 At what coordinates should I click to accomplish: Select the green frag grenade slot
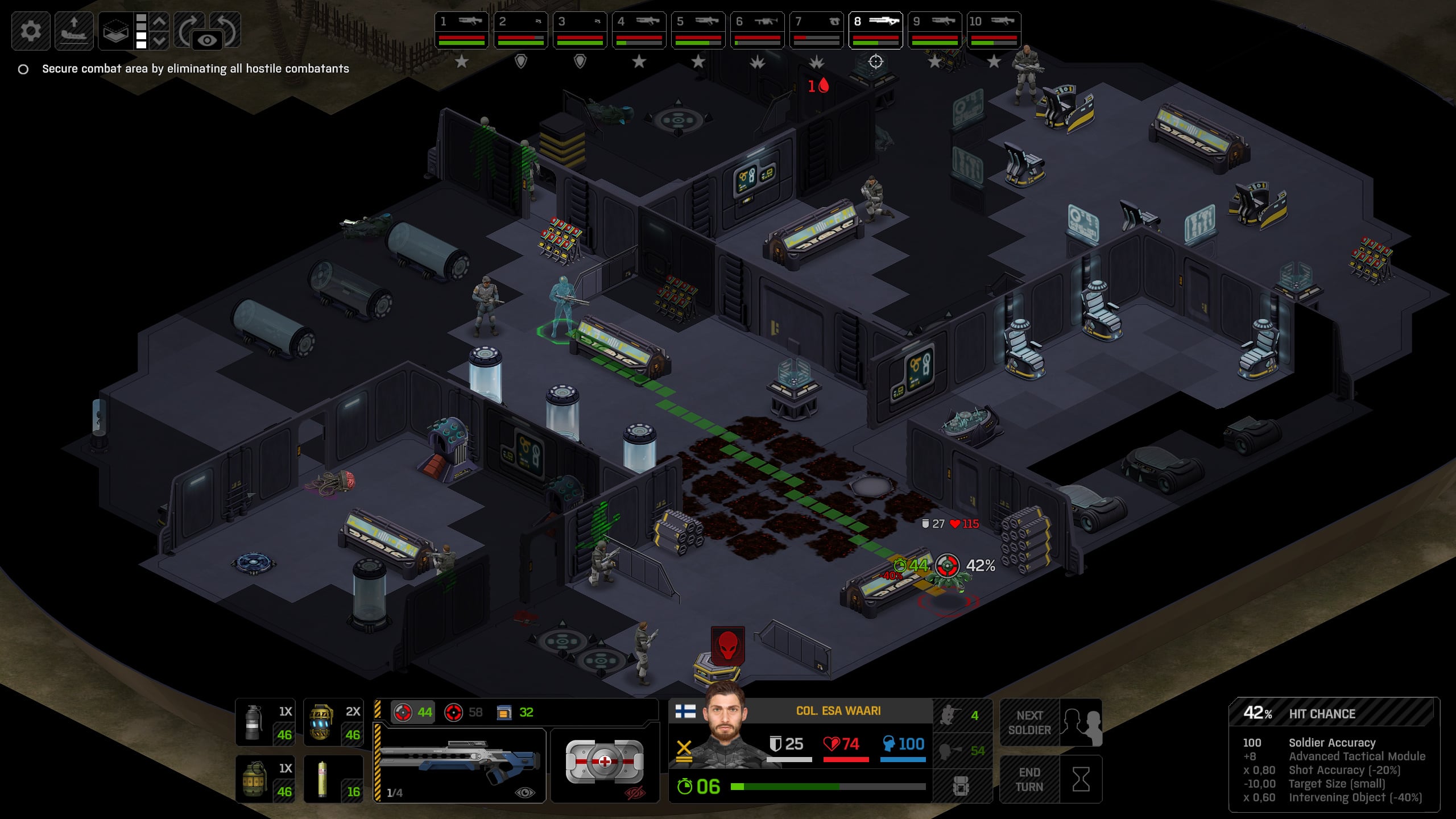(x=265, y=779)
